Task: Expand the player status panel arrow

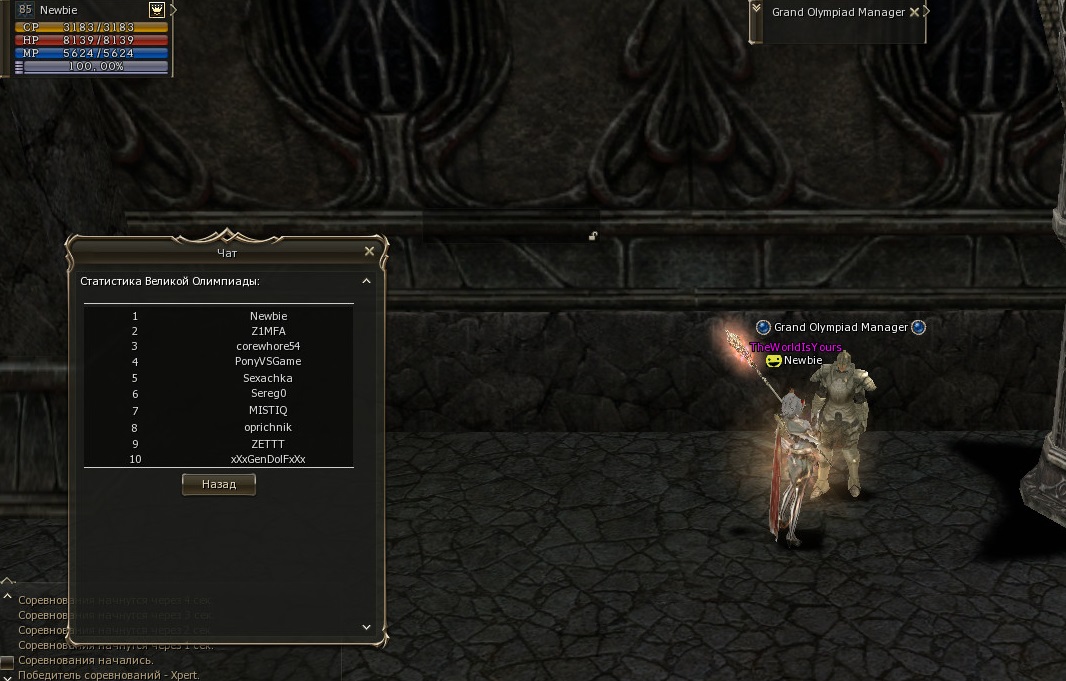Action: (x=174, y=9)
